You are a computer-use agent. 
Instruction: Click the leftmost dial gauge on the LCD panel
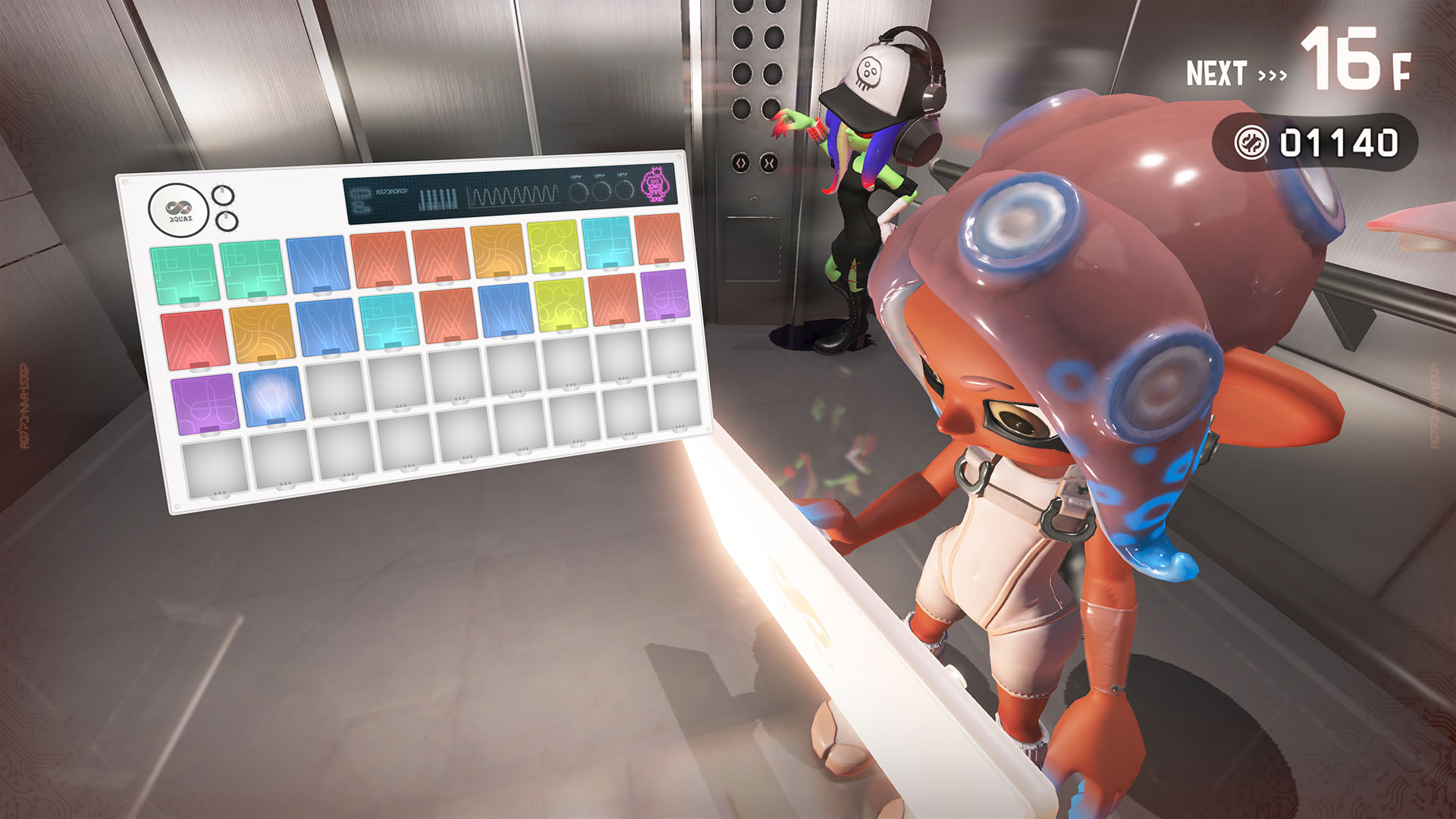click(x=578, y=192)
